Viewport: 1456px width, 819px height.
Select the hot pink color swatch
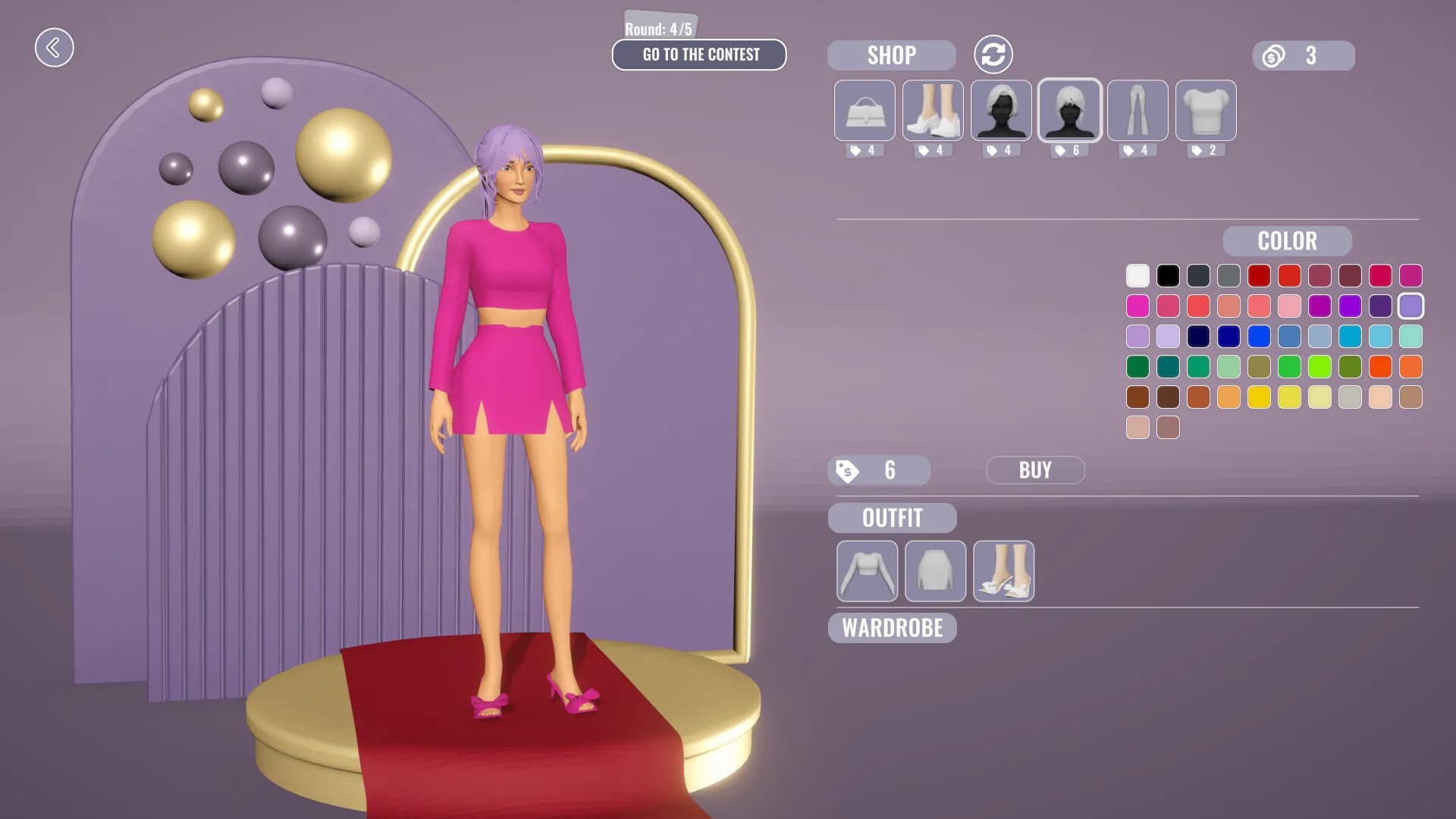[1137, 306]
